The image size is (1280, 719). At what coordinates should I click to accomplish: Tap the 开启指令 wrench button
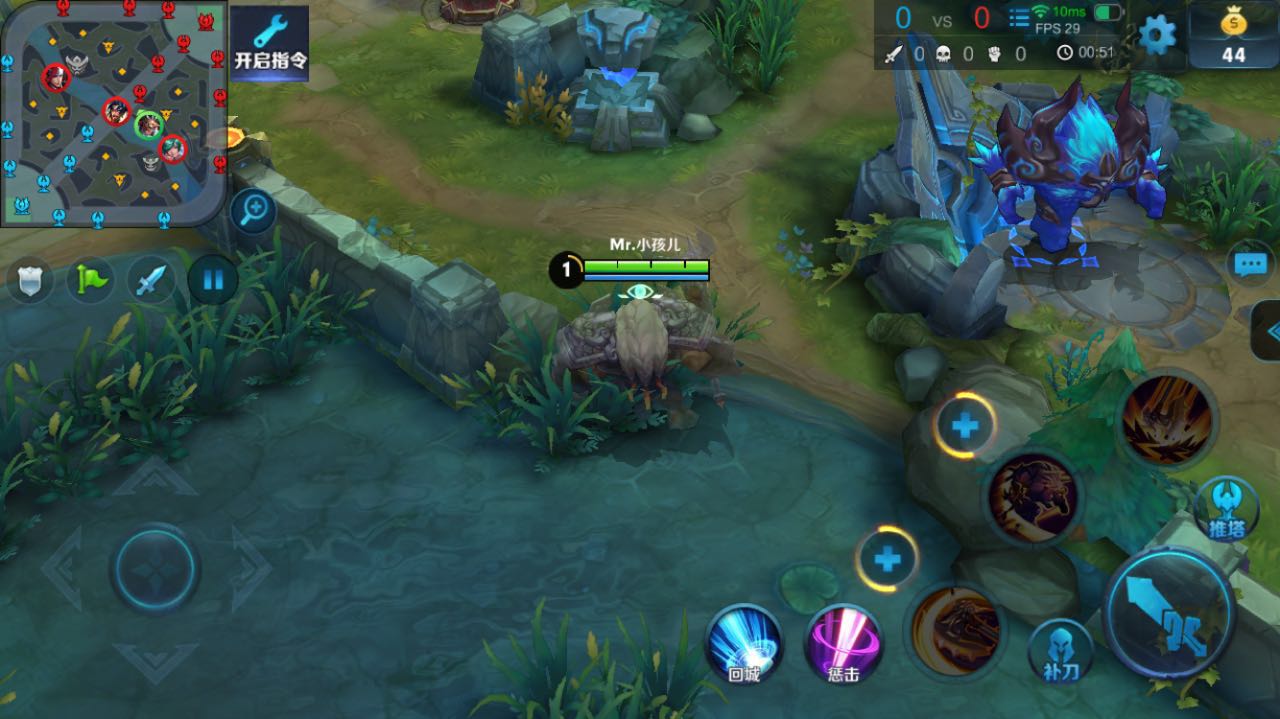[270, 42]
